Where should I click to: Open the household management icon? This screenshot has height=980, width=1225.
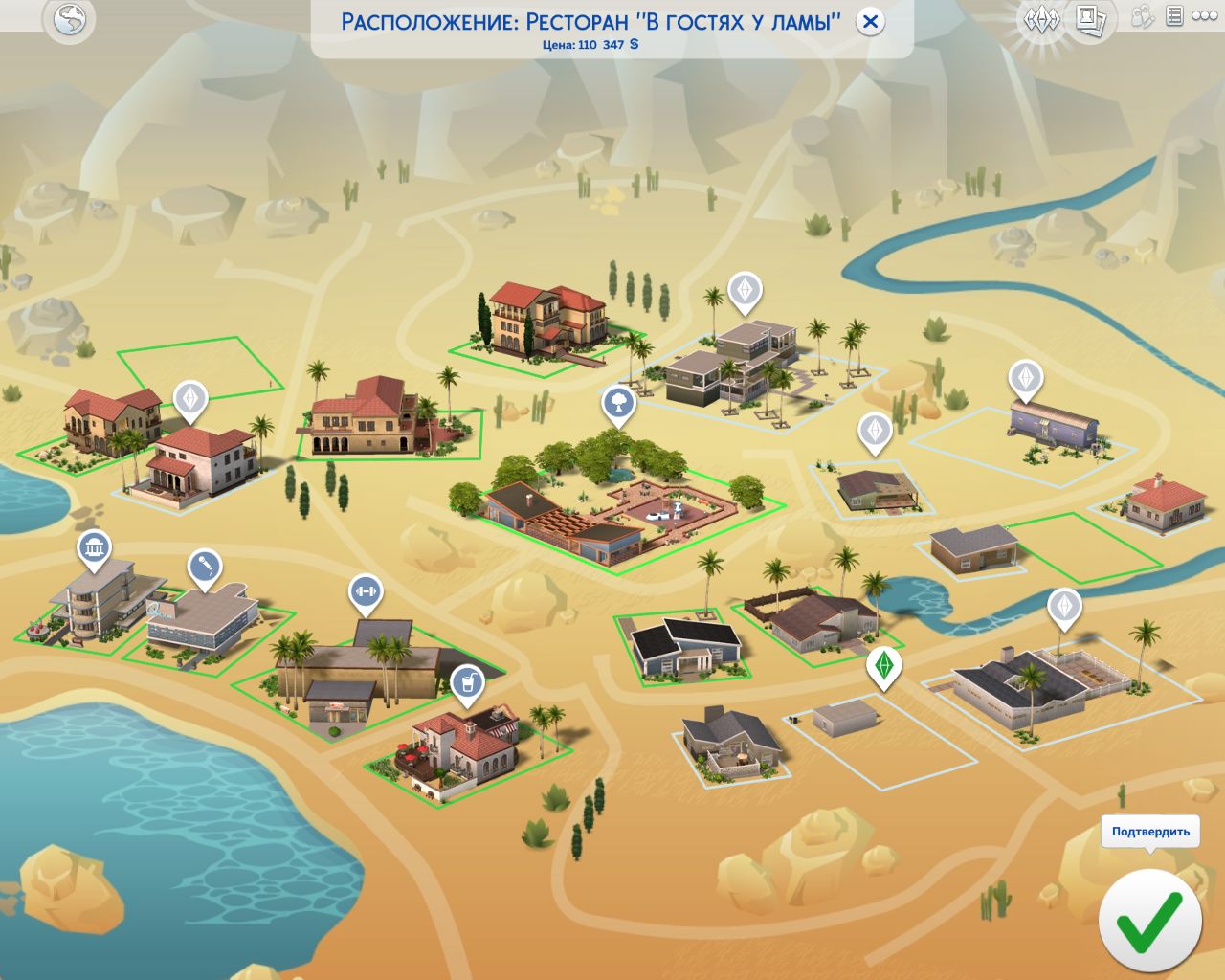tap(1142, 16)
